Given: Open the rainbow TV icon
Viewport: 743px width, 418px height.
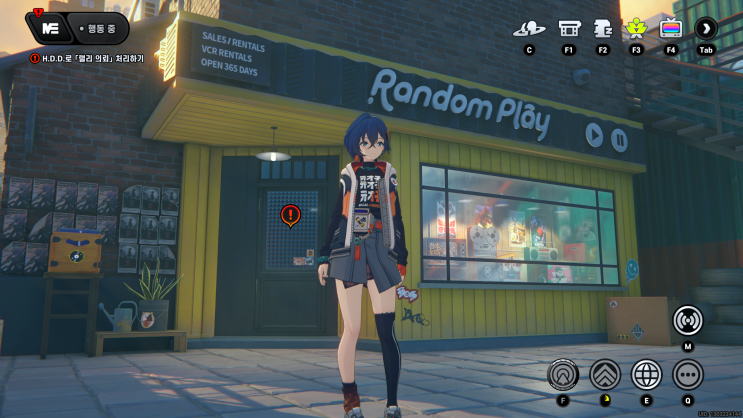Looking at the screenshot, I should pos(671,28).
